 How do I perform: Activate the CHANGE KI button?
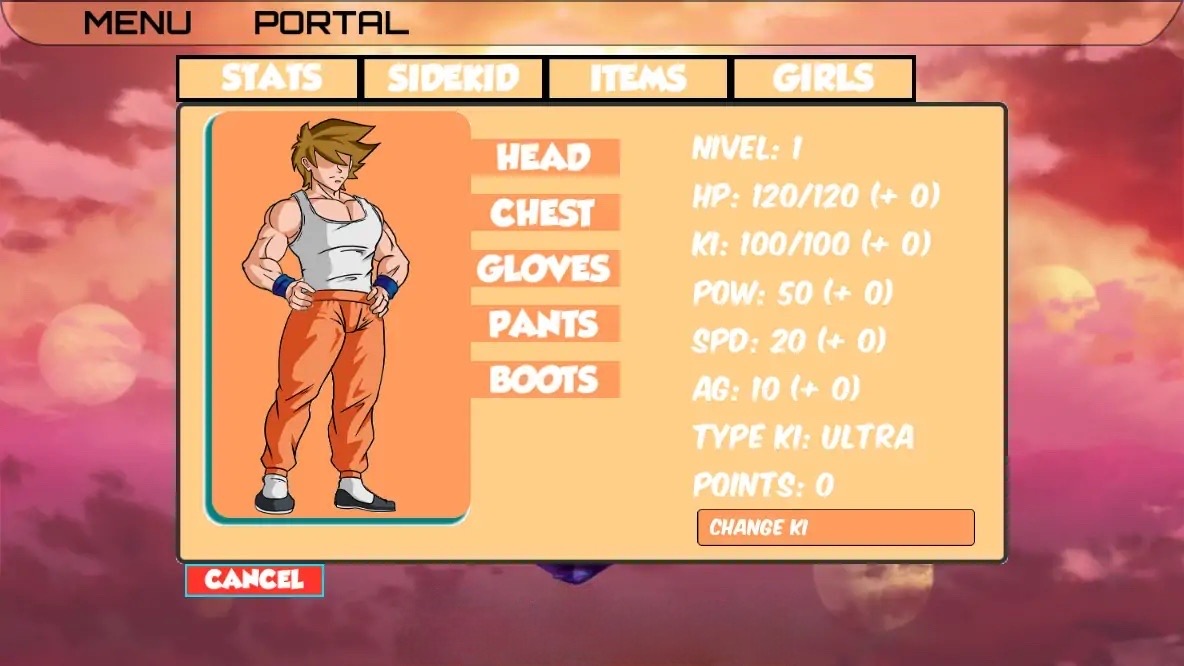pyautogui.click(x=835, y=527)
